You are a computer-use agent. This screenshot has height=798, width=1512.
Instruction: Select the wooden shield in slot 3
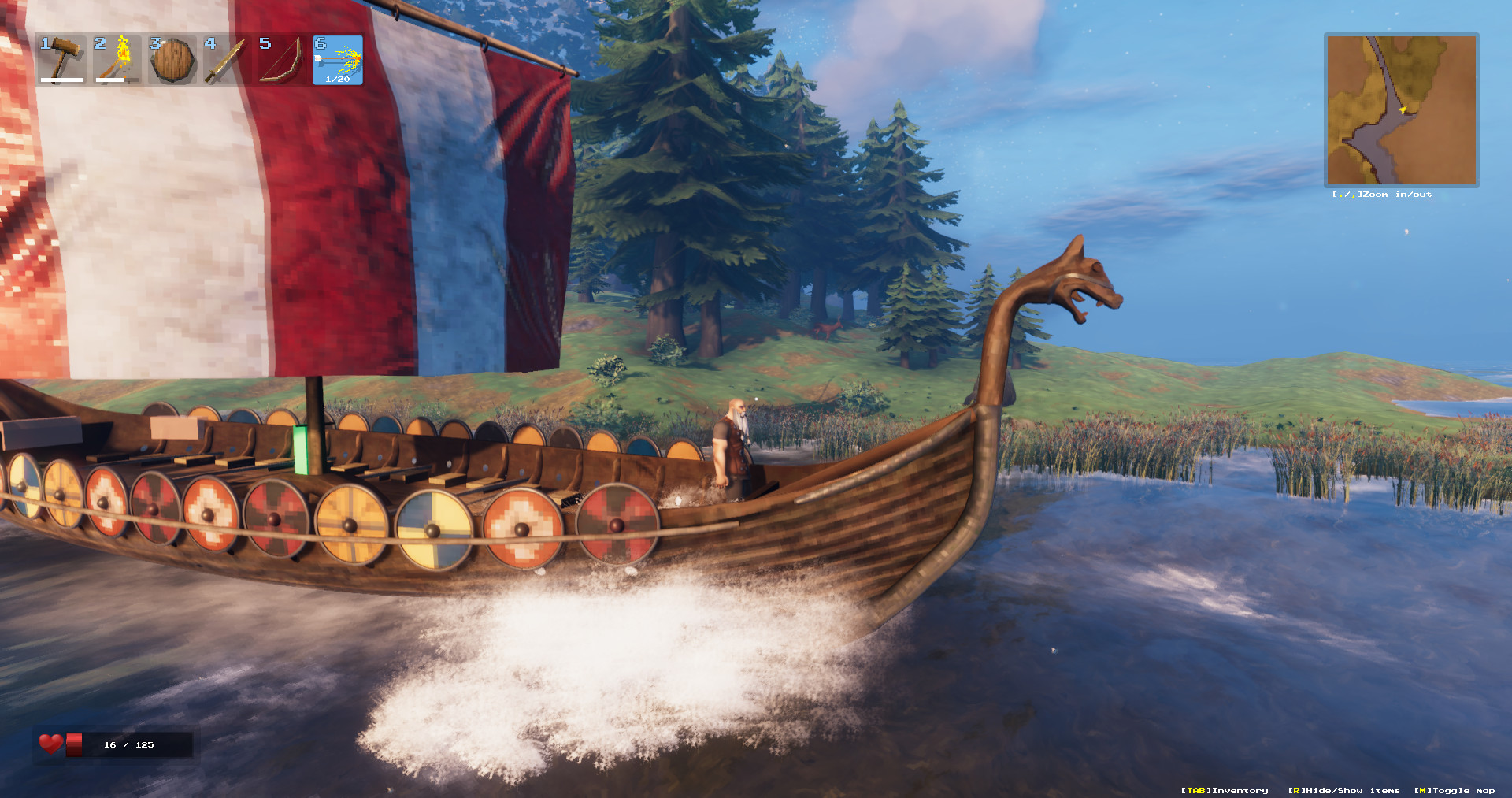coord(172,60)
